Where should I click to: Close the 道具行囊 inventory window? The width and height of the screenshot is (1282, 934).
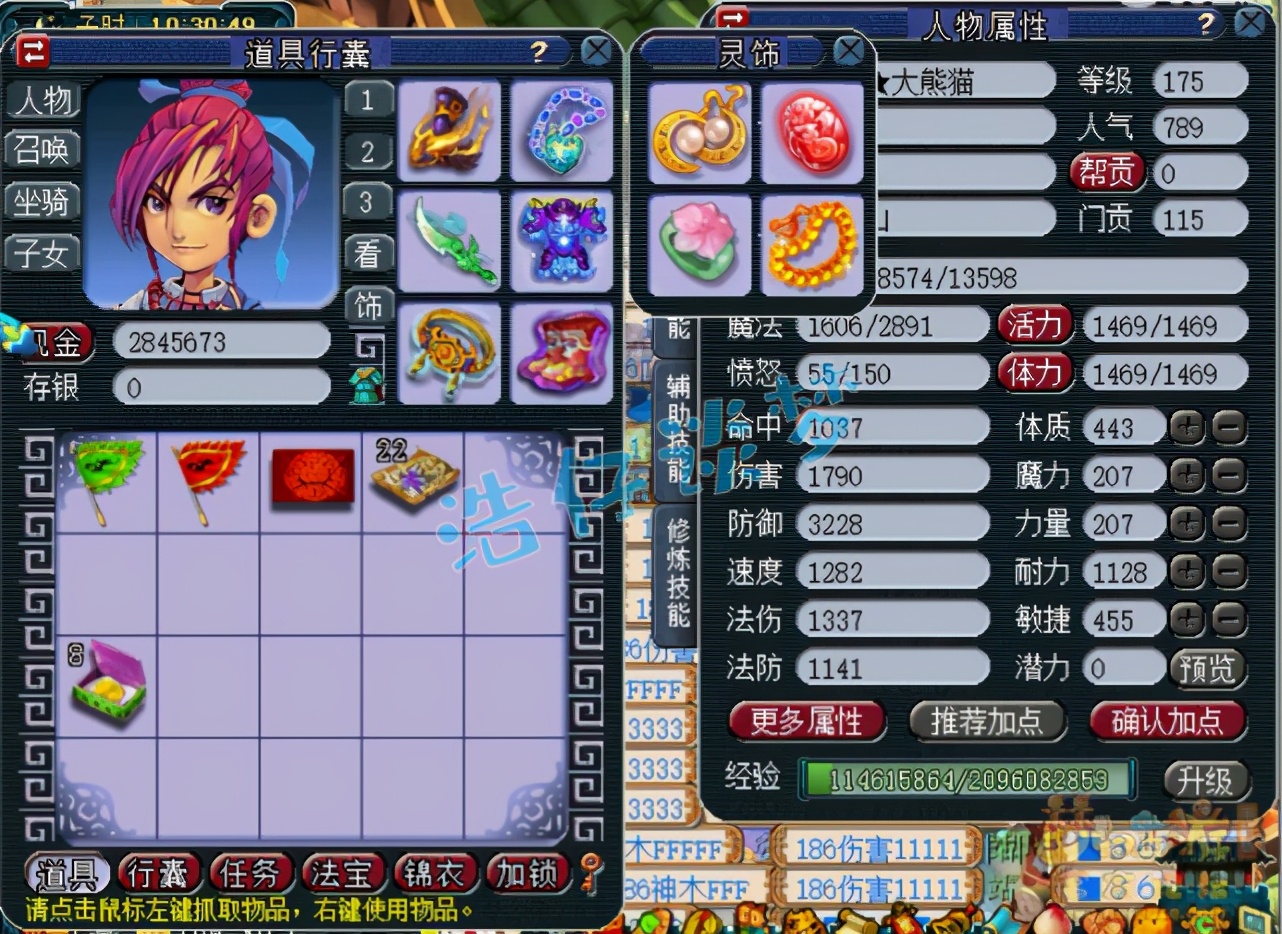[596, 51]
